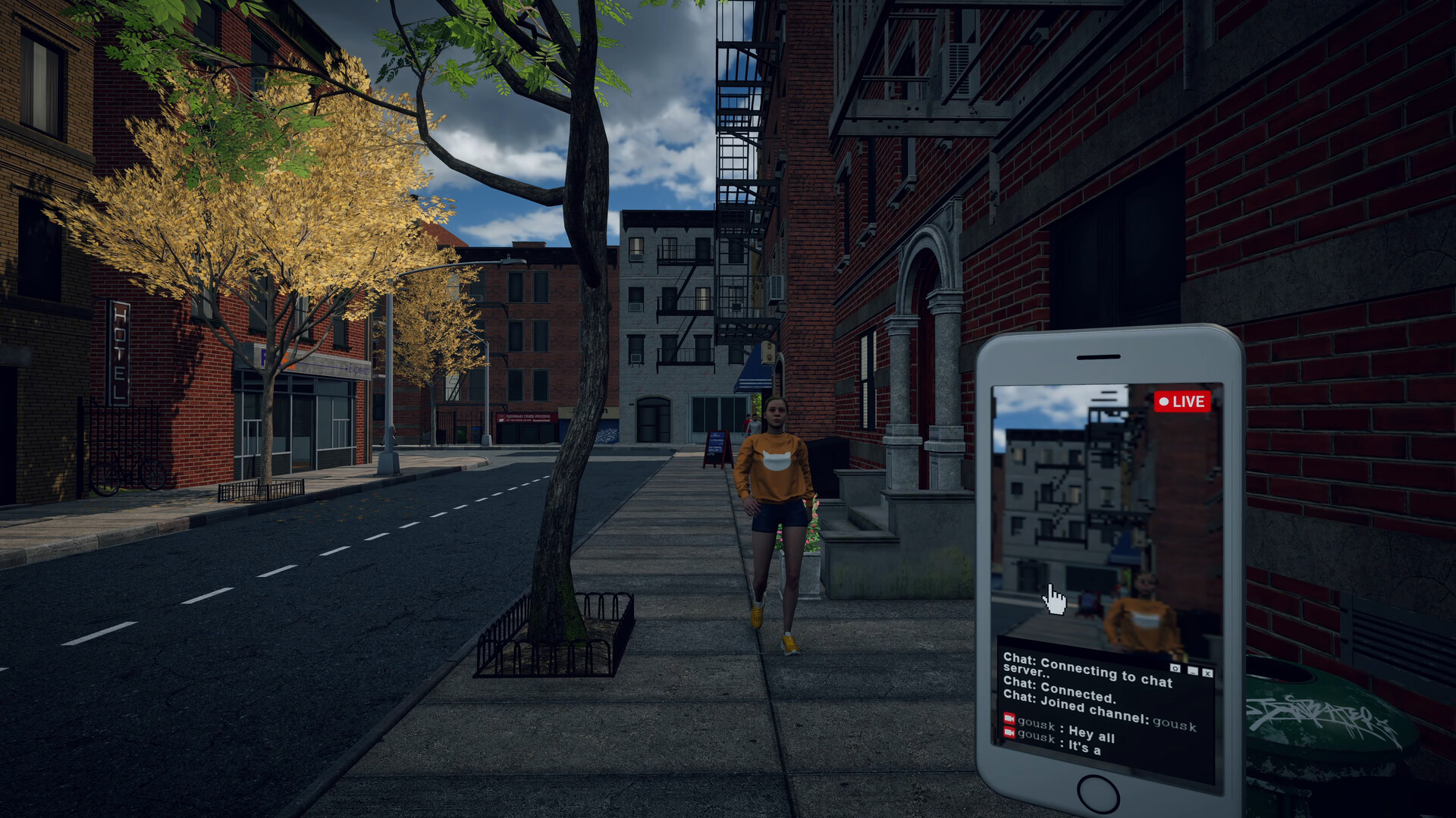Click the graffiti-covered green trash can
This screenshot has height=818, width=1456.
[x=1327, y=720]
